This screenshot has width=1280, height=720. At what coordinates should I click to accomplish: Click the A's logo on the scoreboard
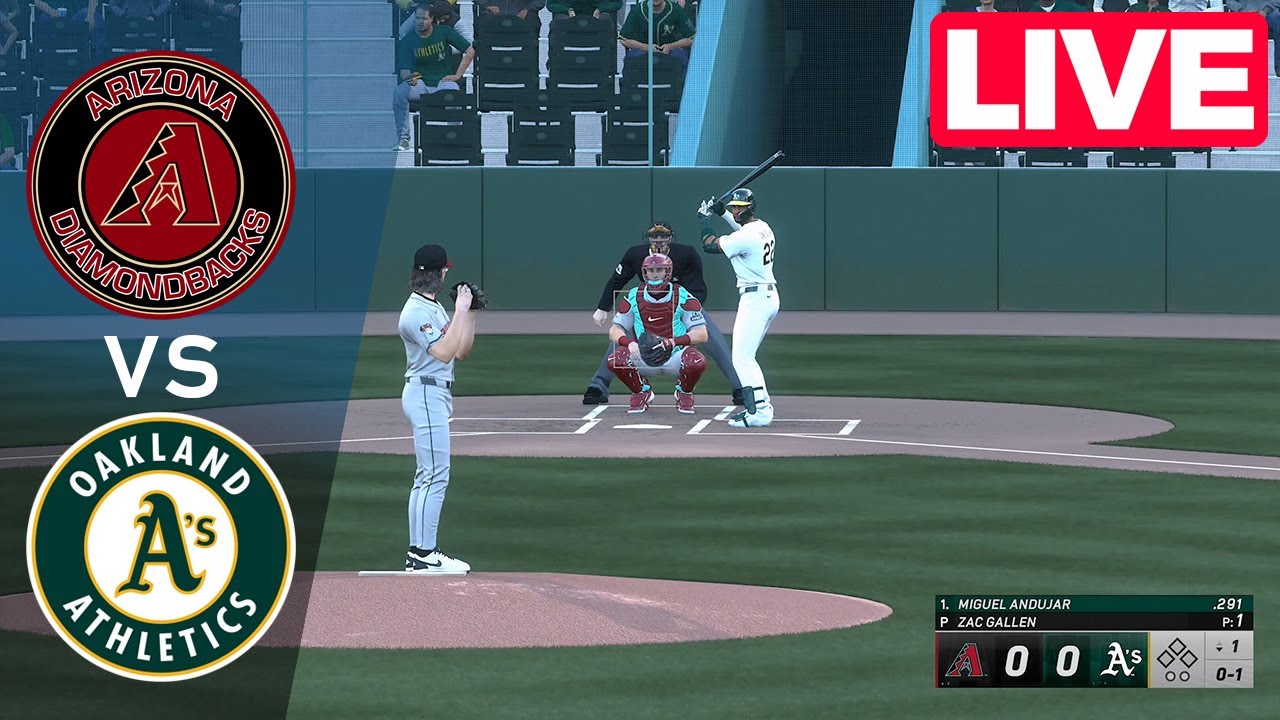pos(1122,660)
